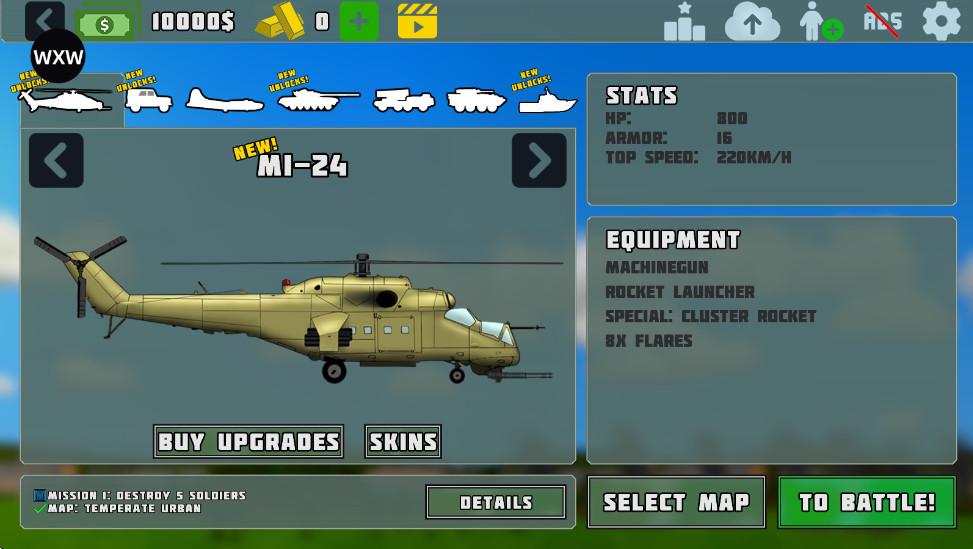Open mission Details

[x=496, y=502]
